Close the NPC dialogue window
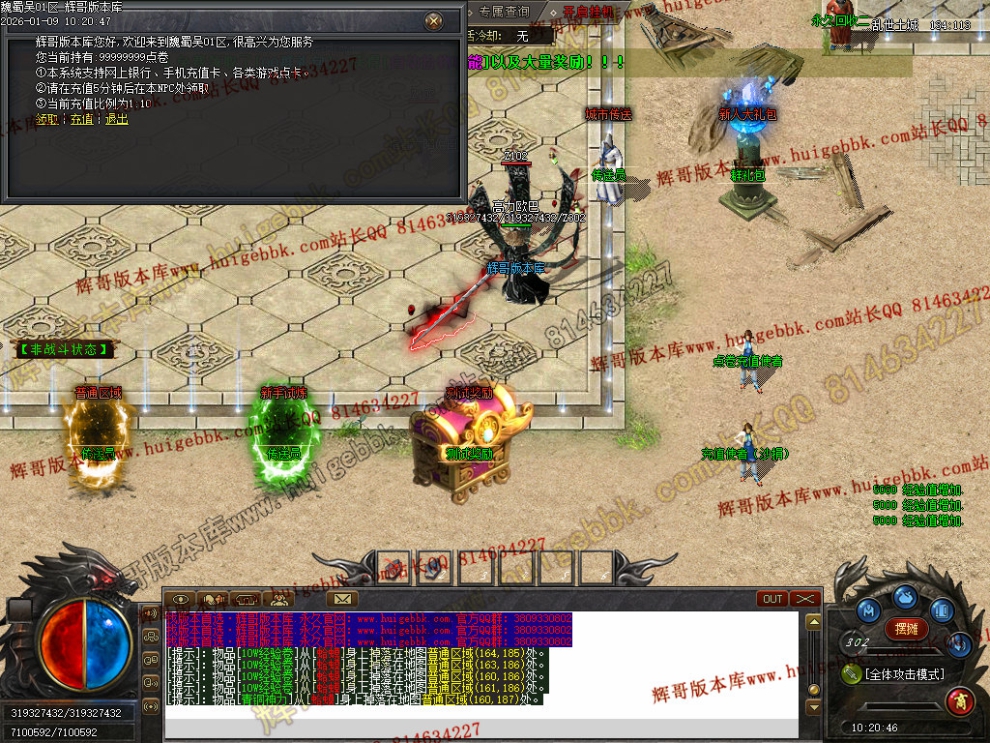The height and width of the screenshot is (743, 990). (433, 21)
